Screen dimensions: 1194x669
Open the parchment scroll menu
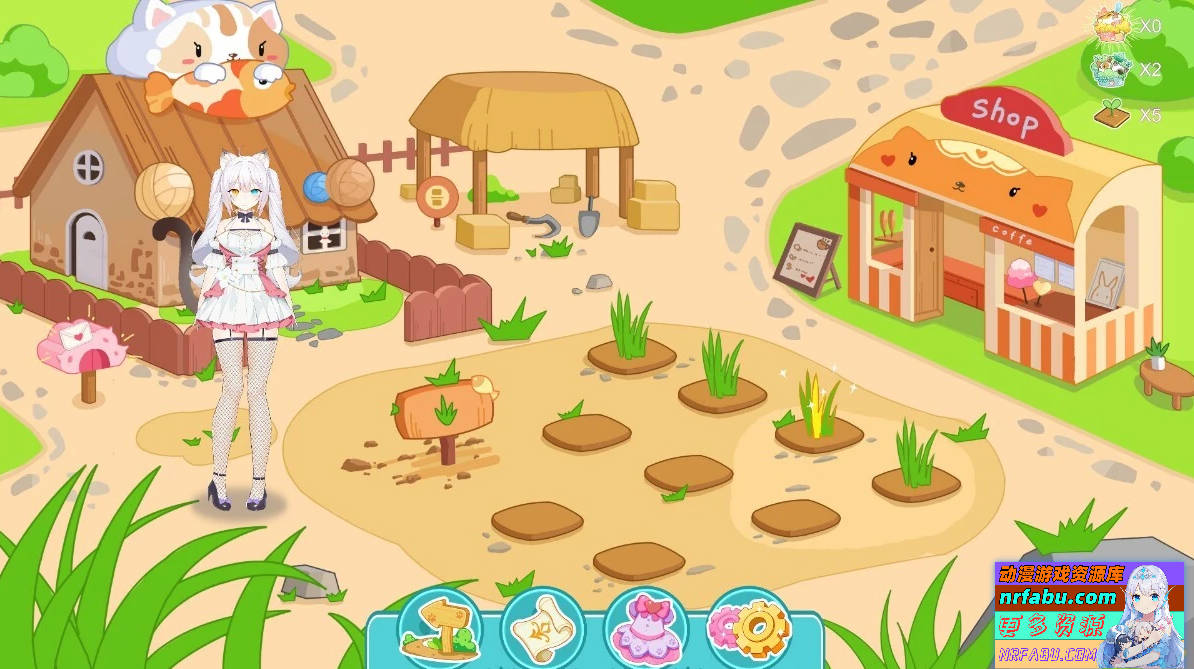coord(541,628)
